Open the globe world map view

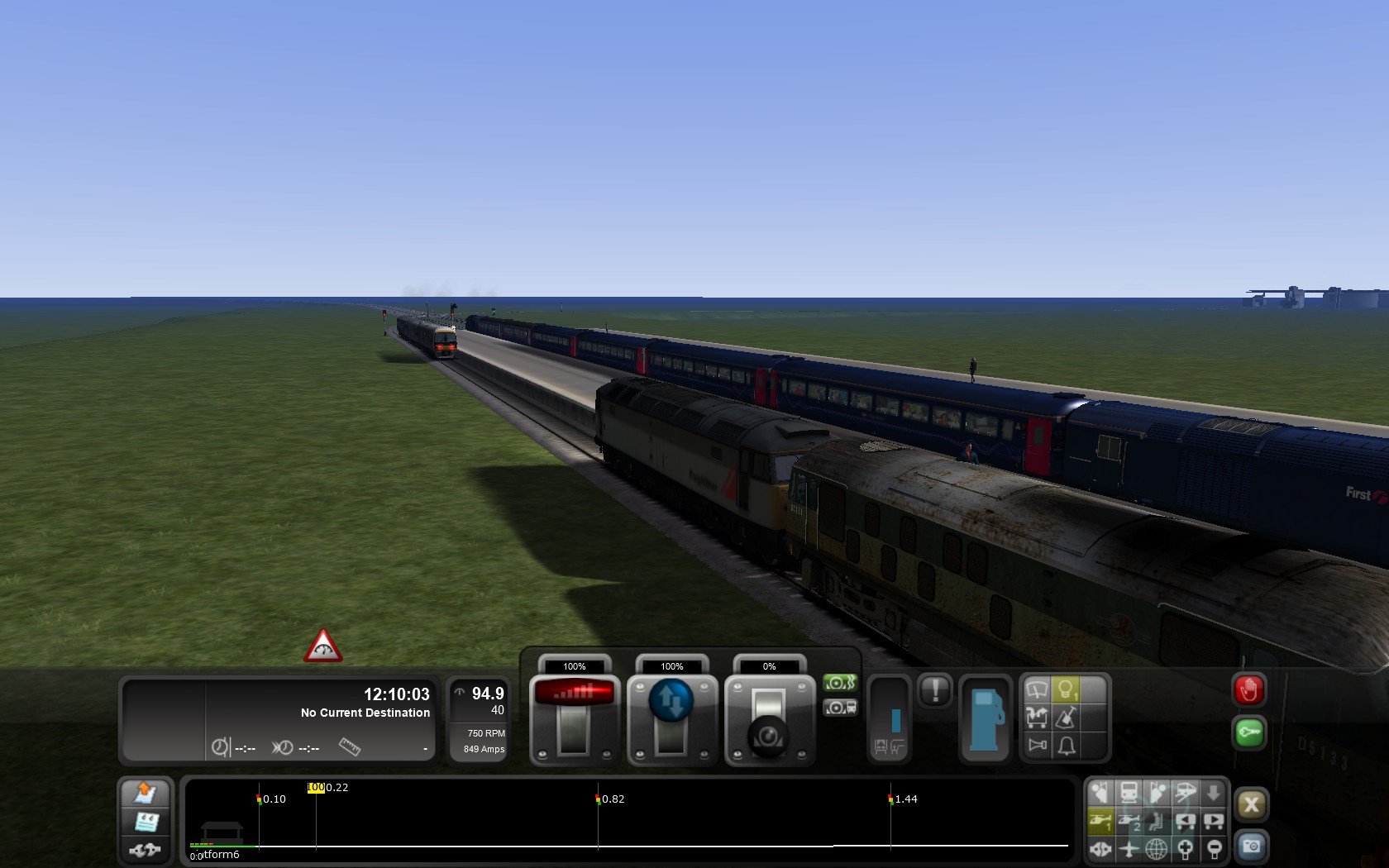pos(1157,848)
